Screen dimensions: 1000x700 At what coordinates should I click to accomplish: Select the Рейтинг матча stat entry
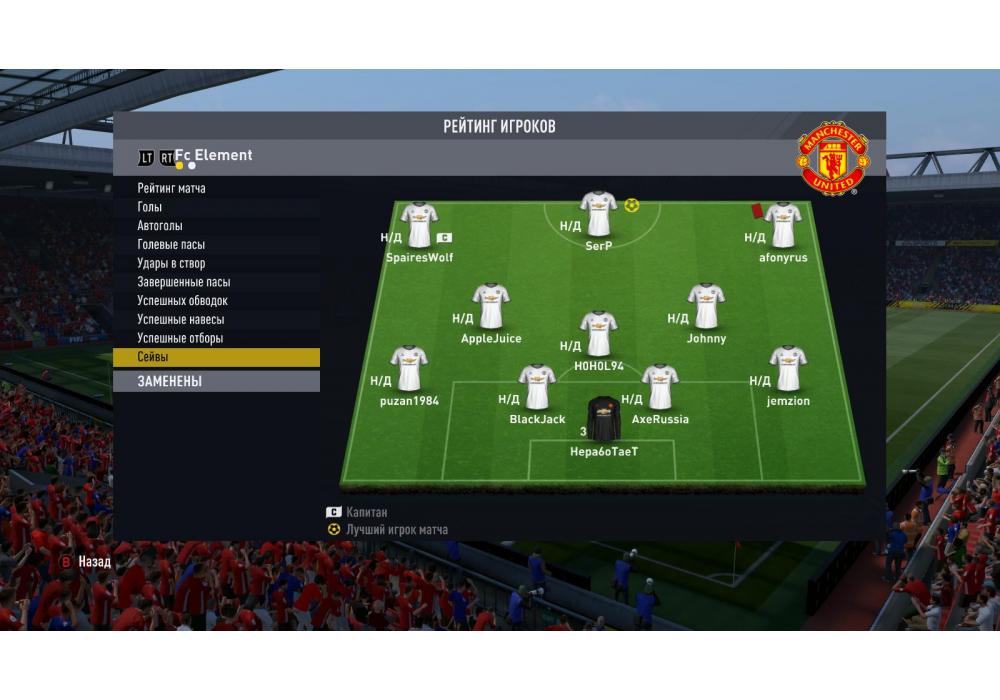point(172,188)
